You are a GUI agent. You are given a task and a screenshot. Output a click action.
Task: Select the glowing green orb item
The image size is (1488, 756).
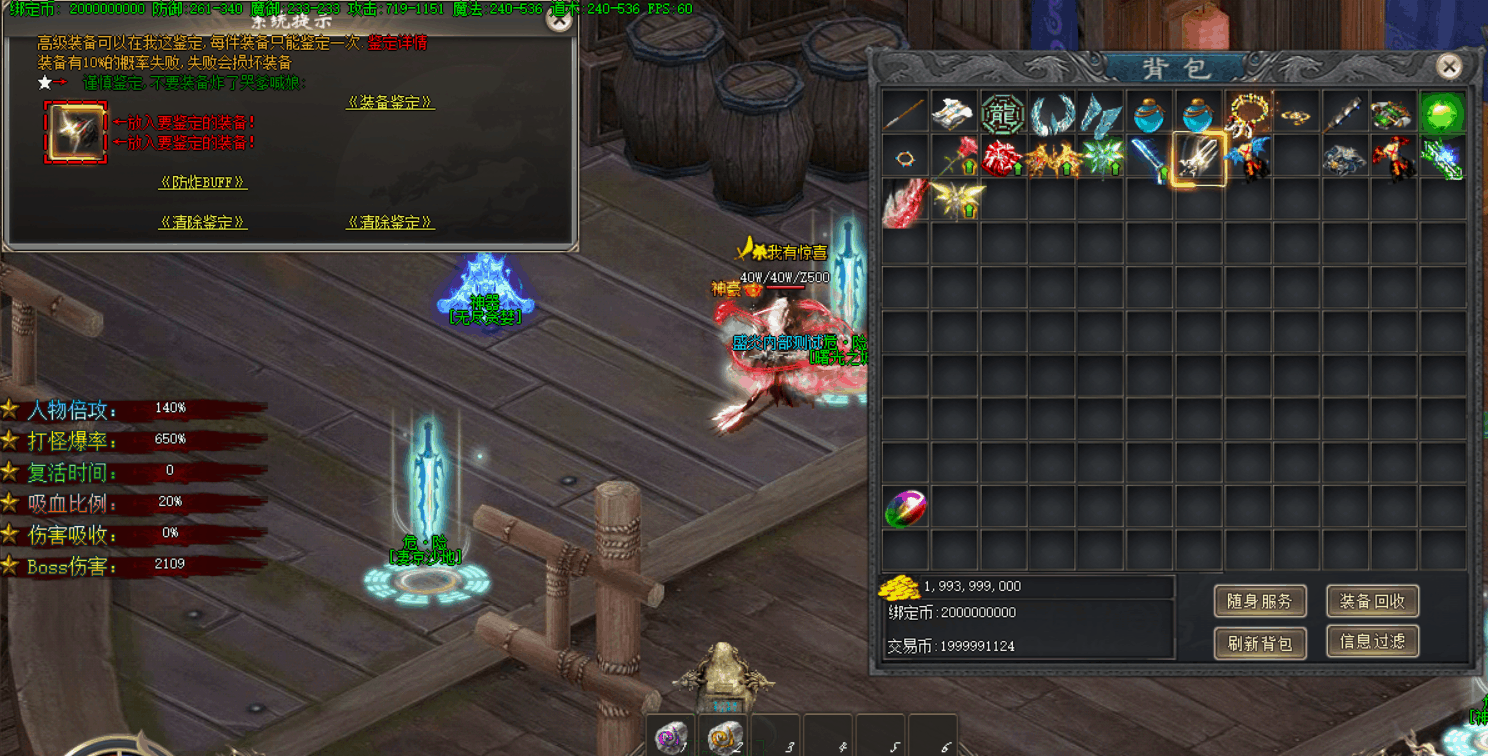point(1441,113)
